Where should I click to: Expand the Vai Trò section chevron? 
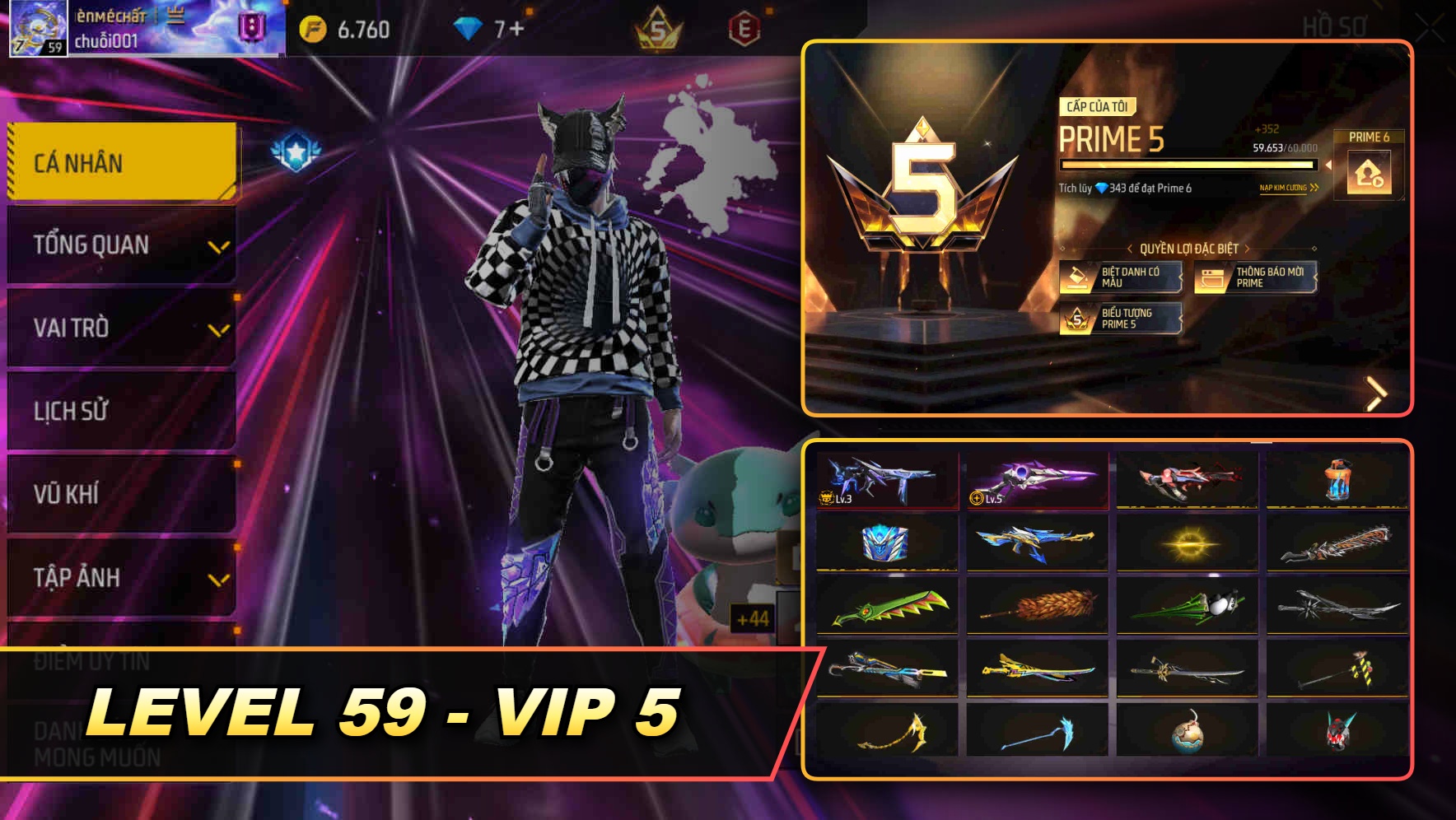pyautogui.click(x=217, y=328)
